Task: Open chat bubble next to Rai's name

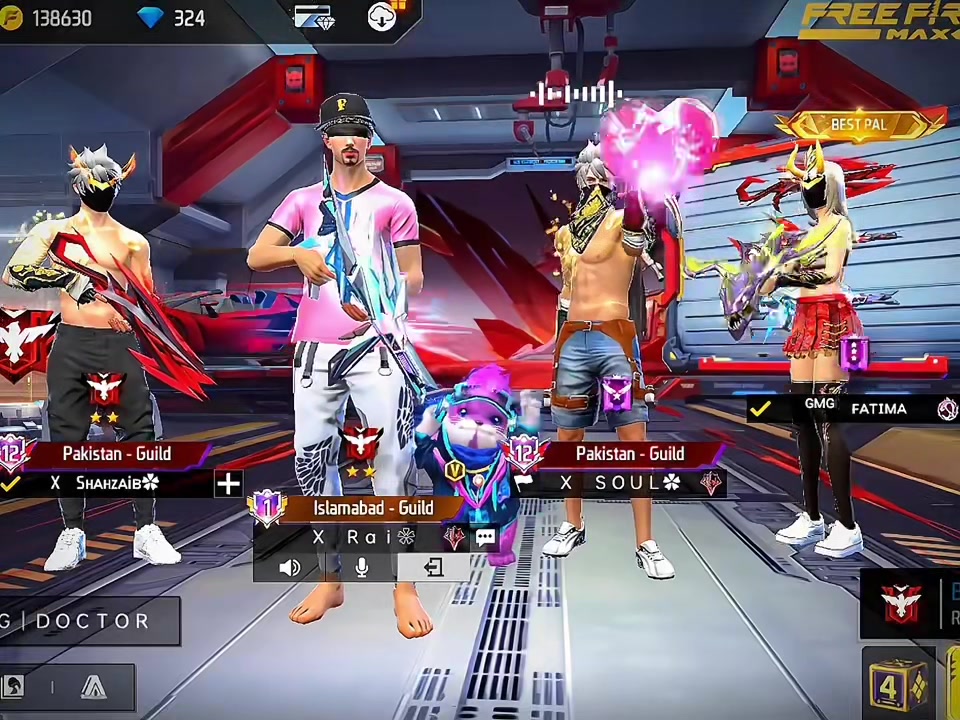Action: click(485, 538)
